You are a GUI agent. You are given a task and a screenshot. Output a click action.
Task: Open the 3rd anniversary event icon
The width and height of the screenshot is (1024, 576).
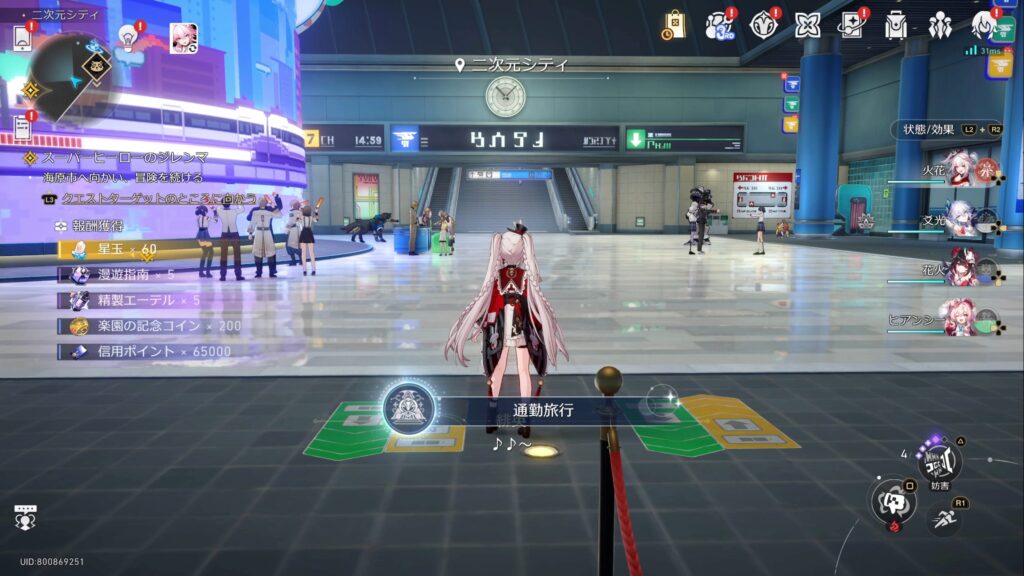tap(719, 24)
